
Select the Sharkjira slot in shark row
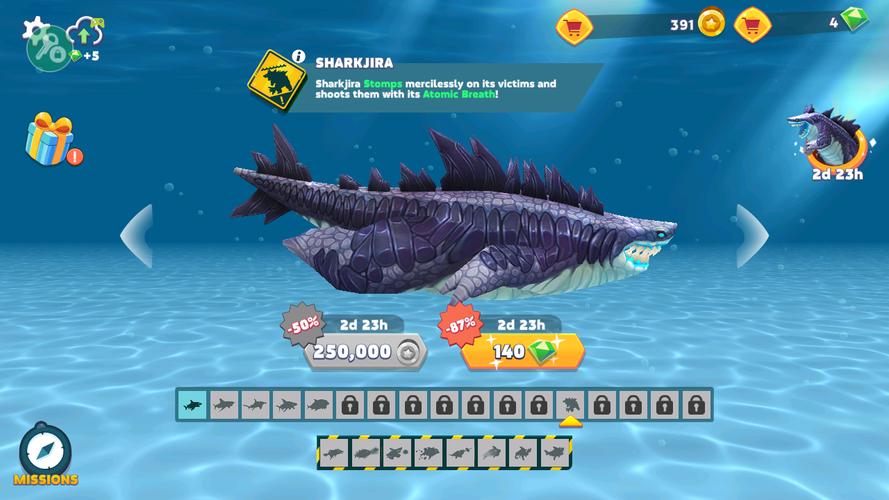point(570,405)
